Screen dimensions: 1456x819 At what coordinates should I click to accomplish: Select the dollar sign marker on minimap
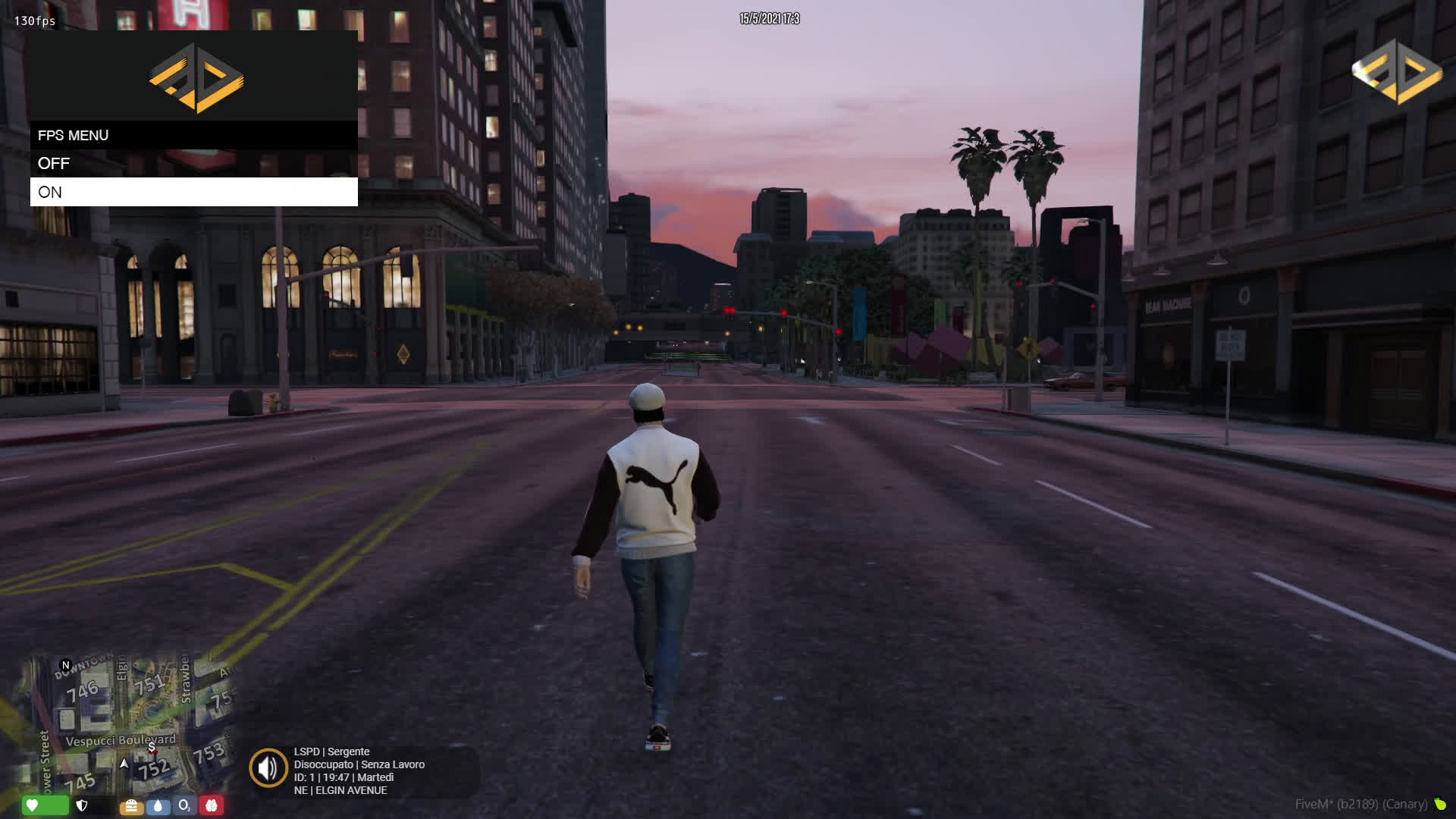(x=152, y=748)
